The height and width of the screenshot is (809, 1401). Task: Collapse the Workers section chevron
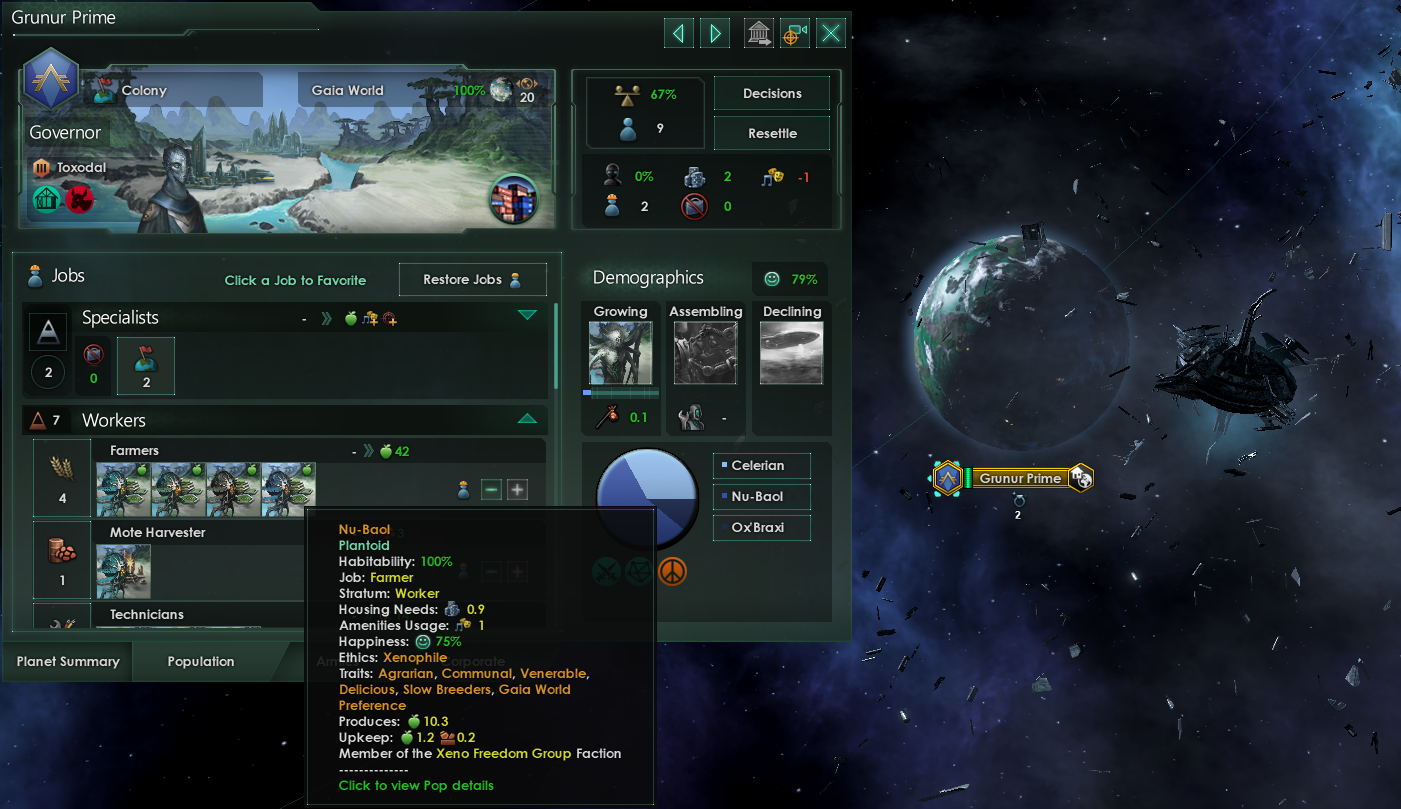pos(528,418)
